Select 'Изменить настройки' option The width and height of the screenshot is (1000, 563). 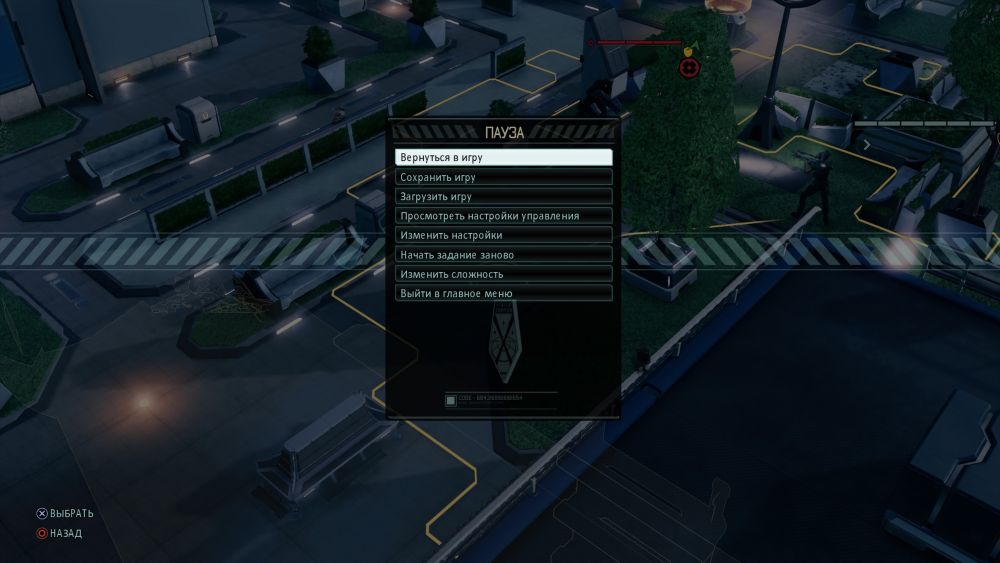click(503, 235)
